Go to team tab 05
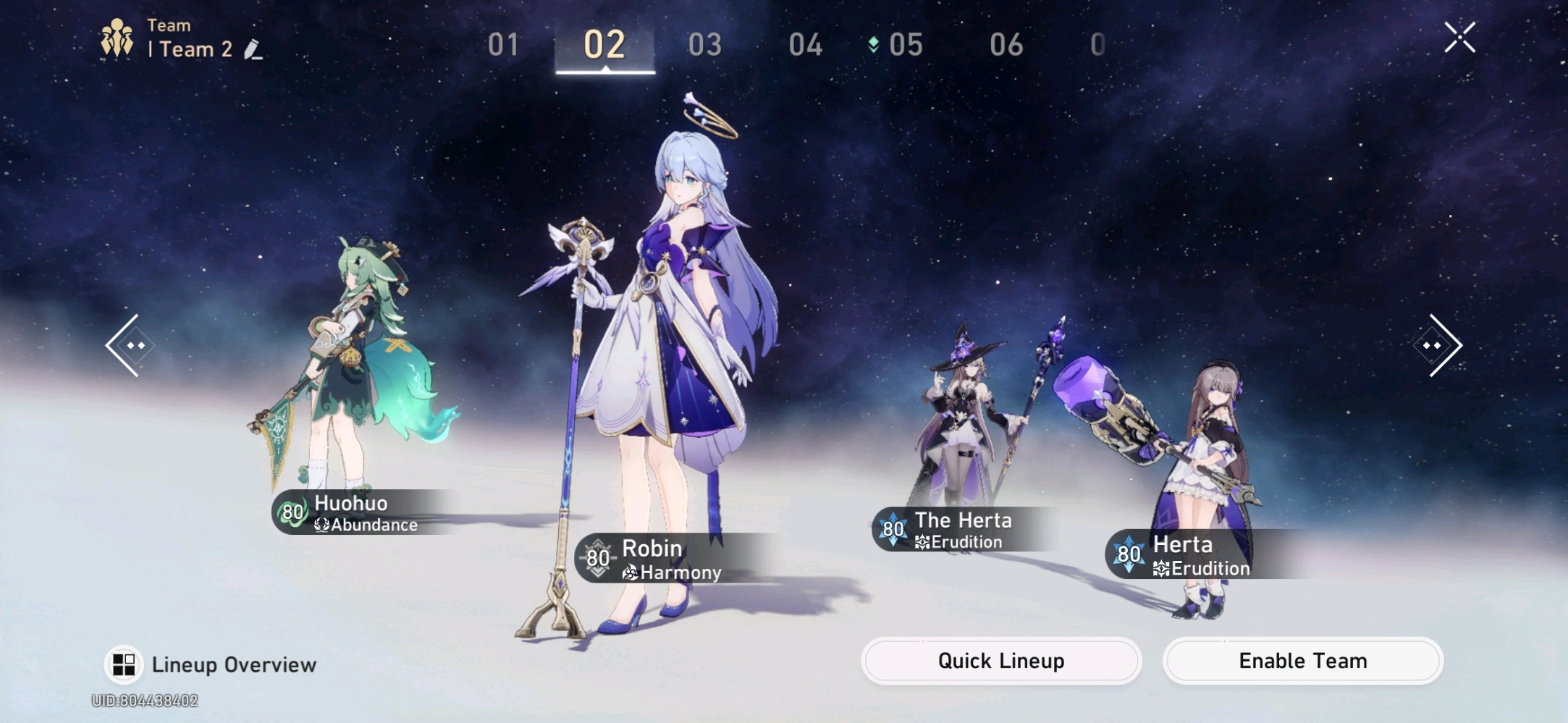This screenshot has width=1568, height=723. [905, 45]
